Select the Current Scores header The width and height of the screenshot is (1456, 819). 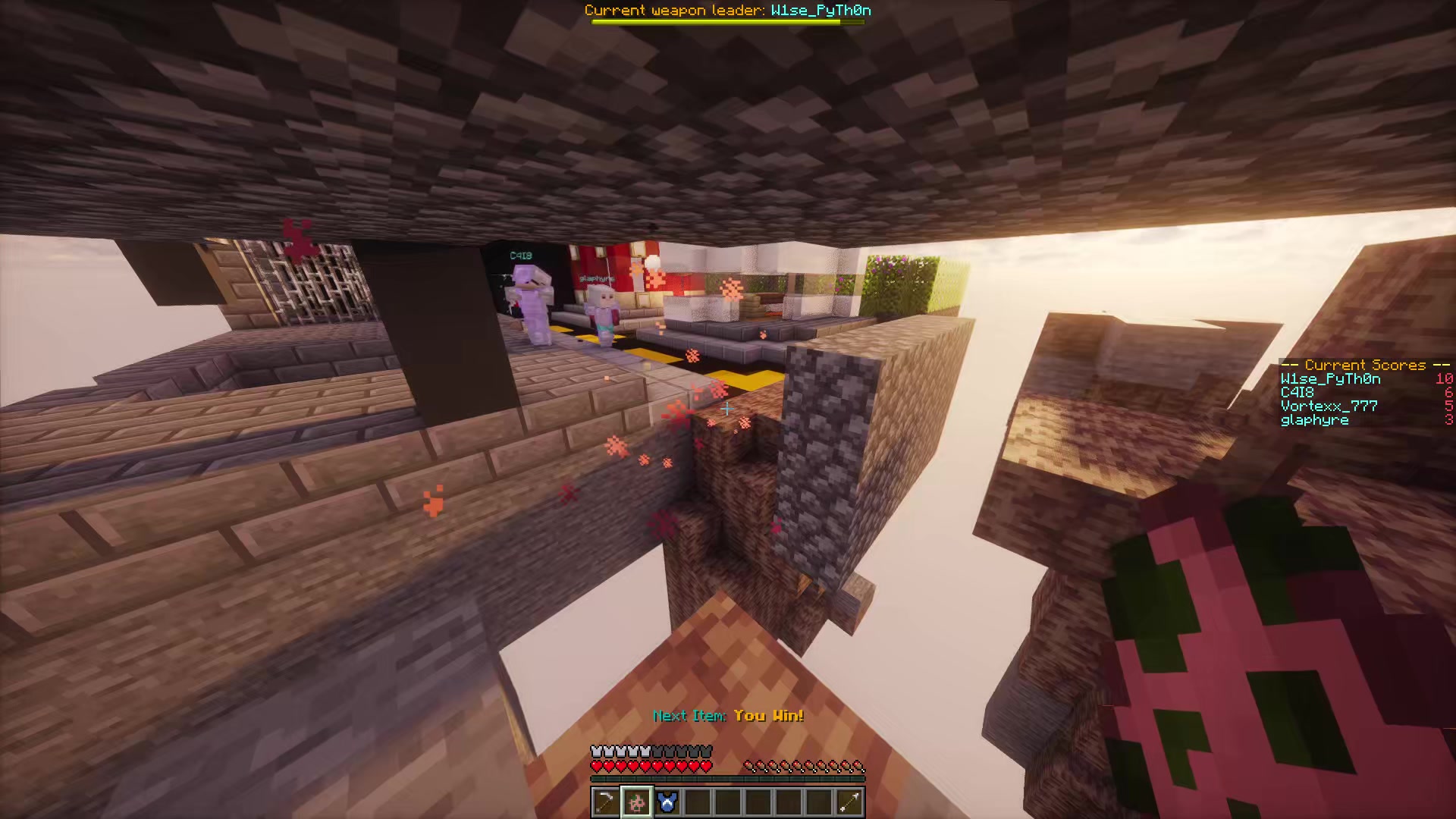(1363, 365)
